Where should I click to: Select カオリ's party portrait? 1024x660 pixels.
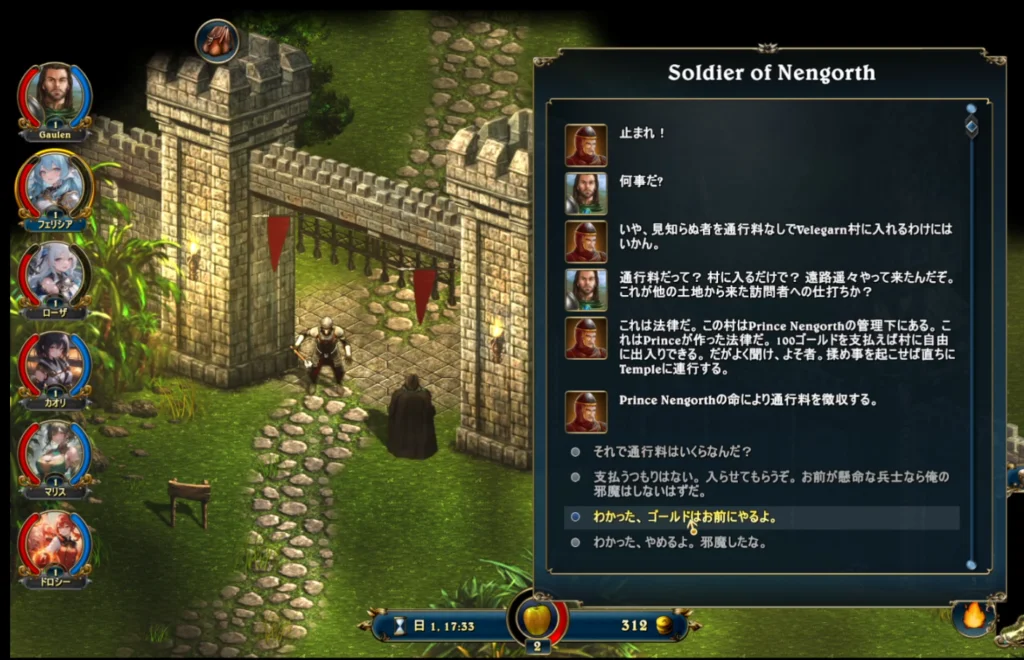point(55,360)
